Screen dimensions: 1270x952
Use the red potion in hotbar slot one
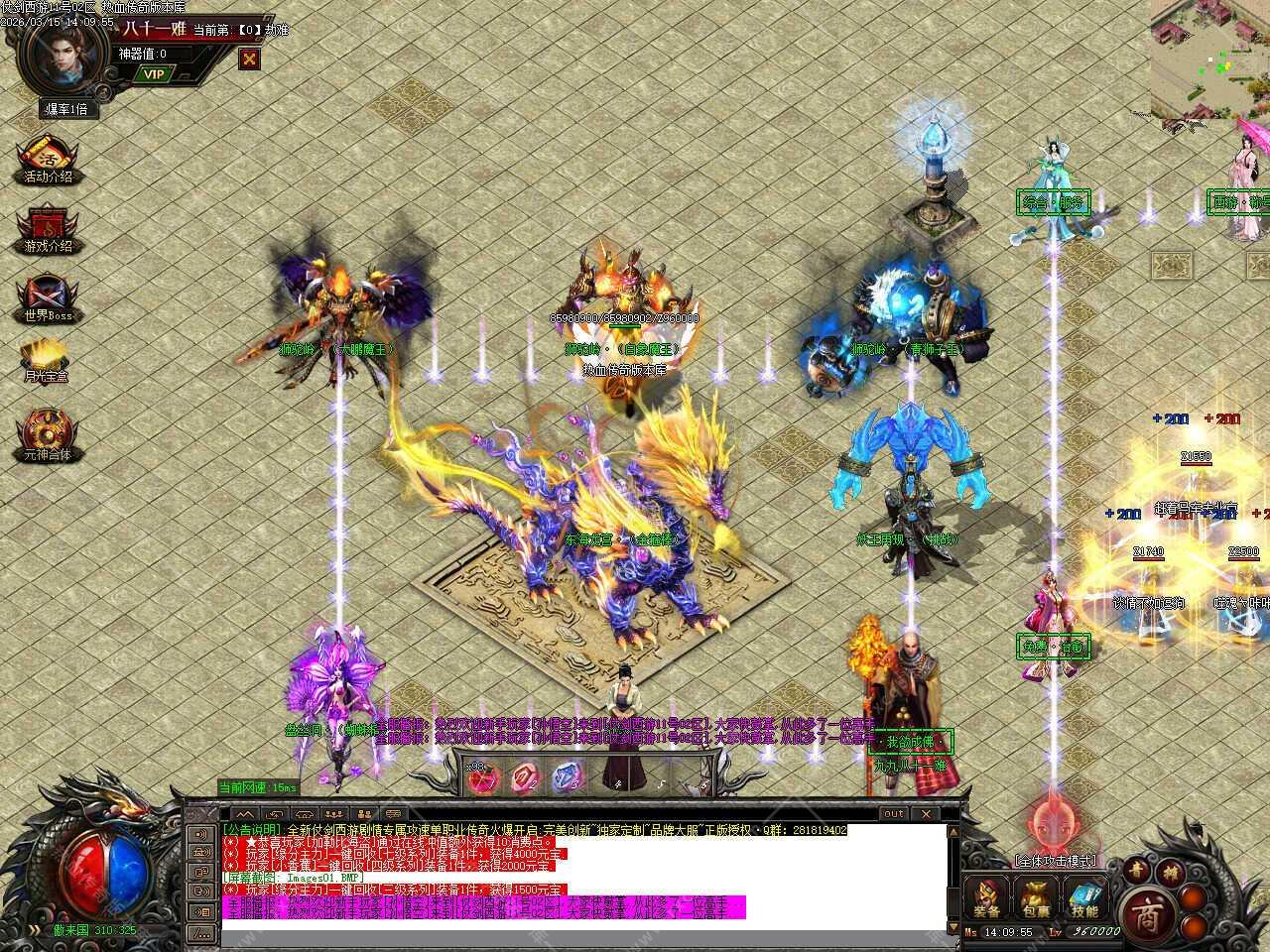click(483, 777)
